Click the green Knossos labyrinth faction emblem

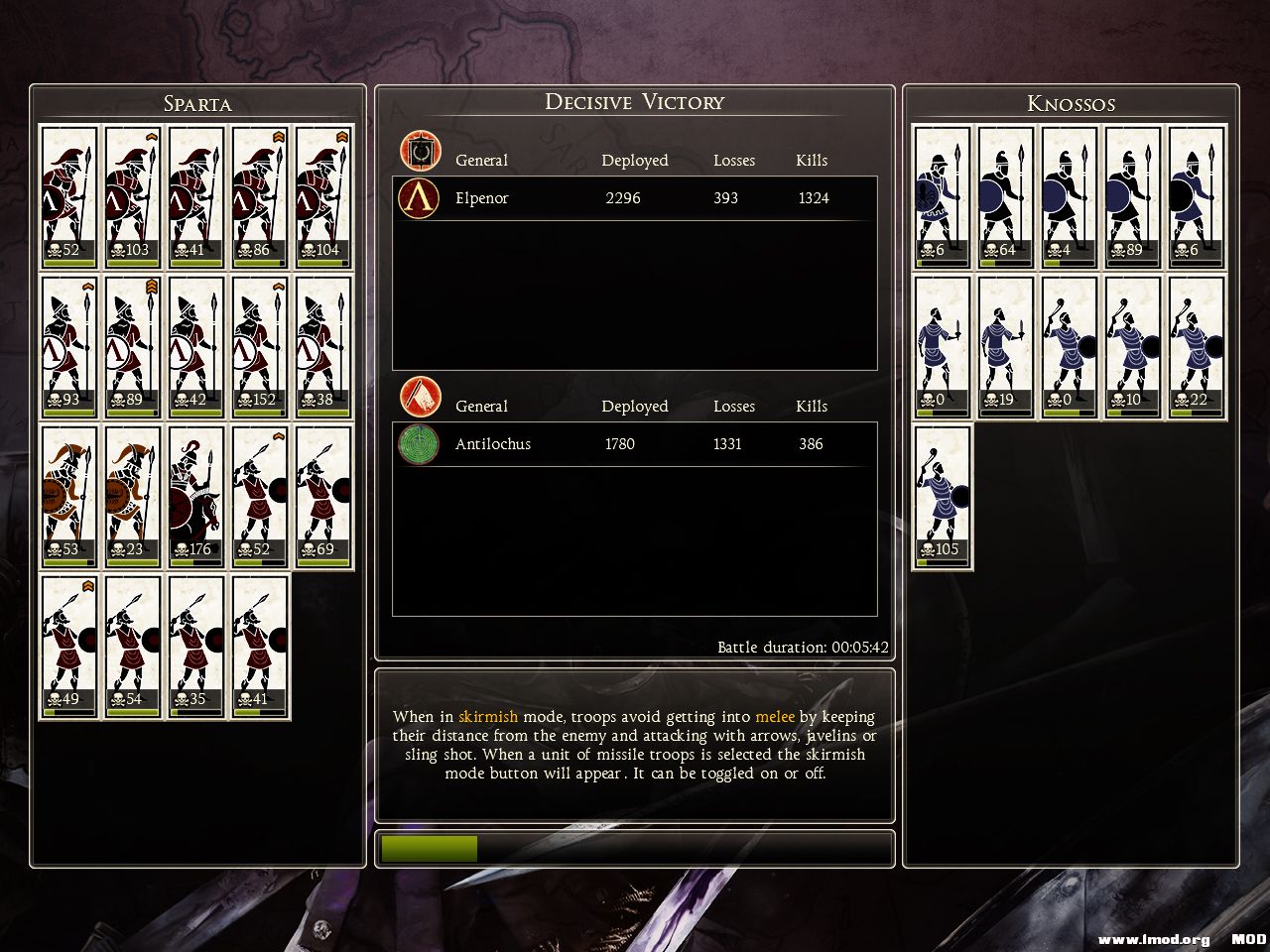[x=419, y=444]
